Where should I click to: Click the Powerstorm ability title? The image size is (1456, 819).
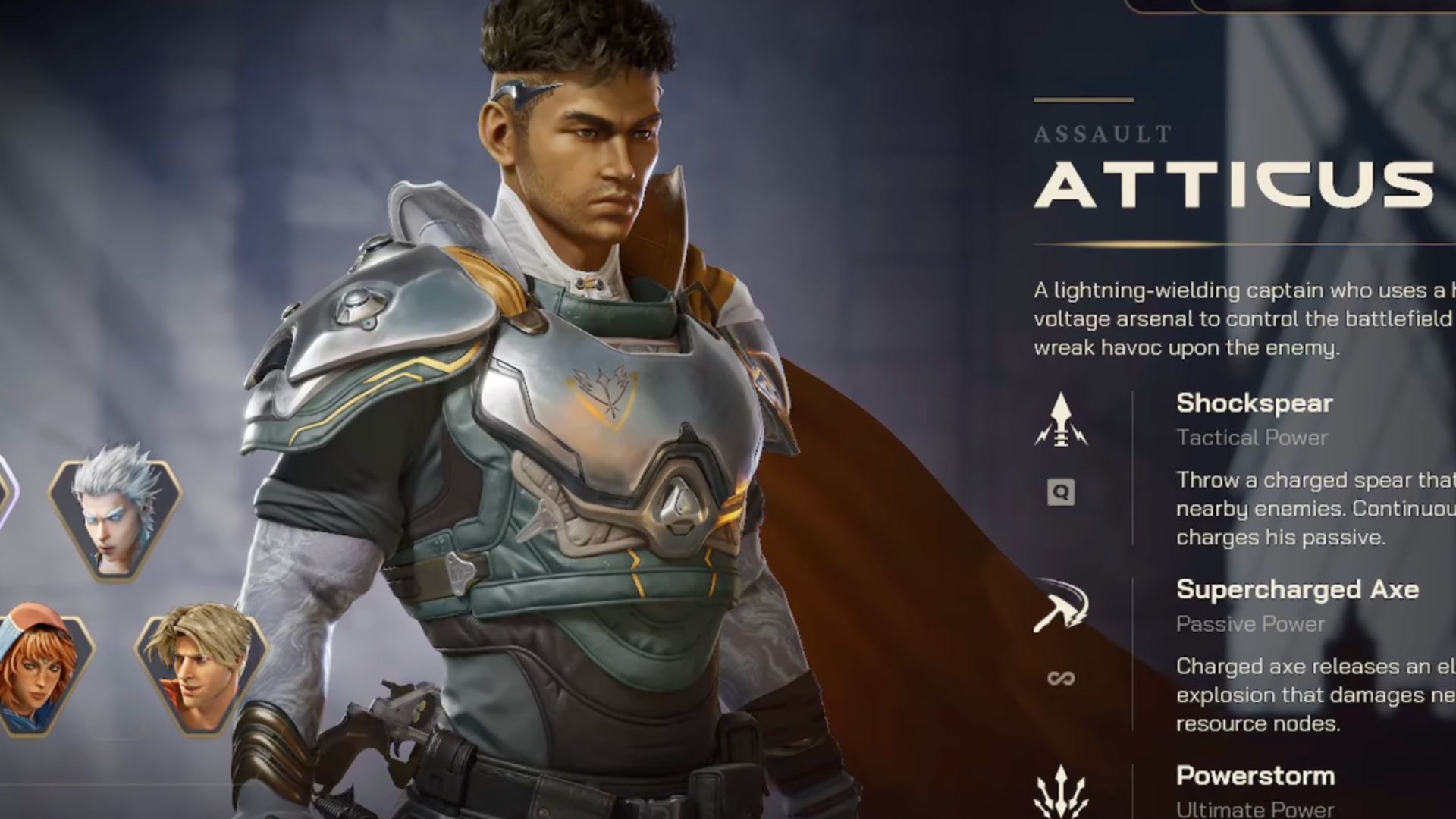[x=1255, y=776]
